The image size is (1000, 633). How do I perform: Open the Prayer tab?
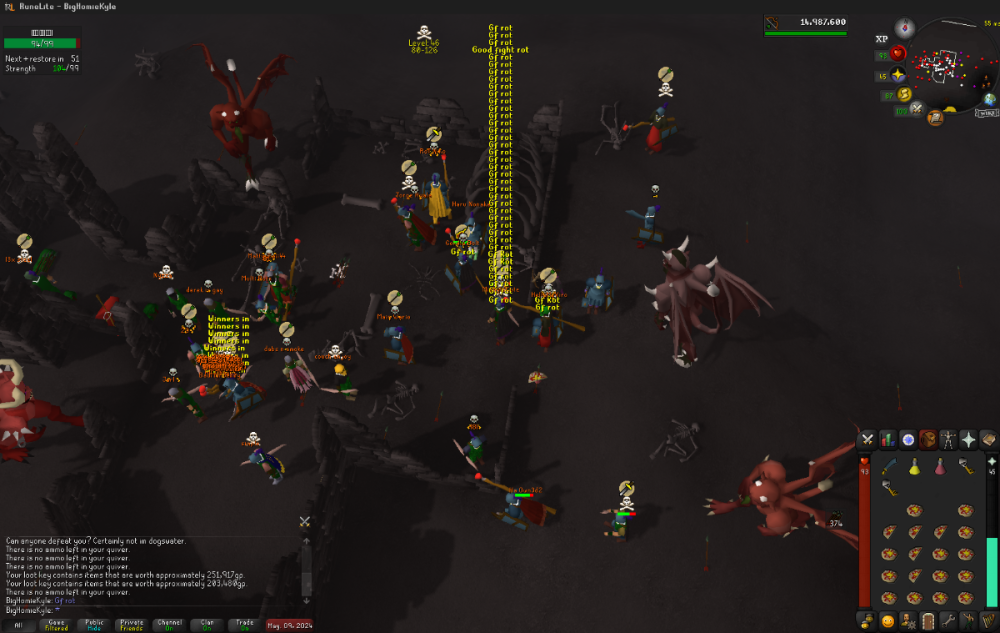click(968, 439)
